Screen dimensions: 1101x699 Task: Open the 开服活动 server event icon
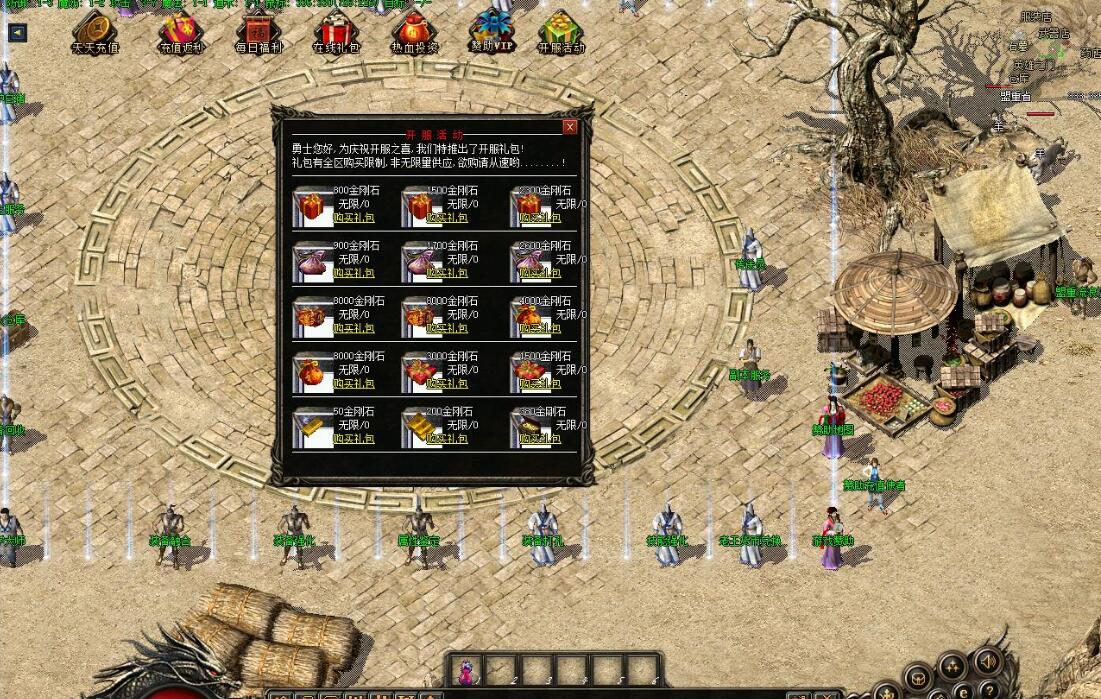click(561, 30)
